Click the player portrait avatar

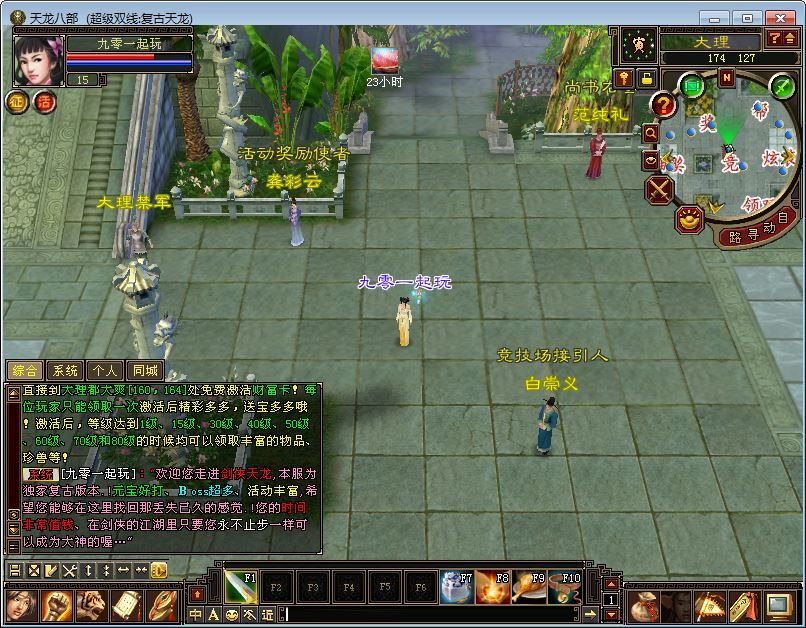(x=38, y=60)
